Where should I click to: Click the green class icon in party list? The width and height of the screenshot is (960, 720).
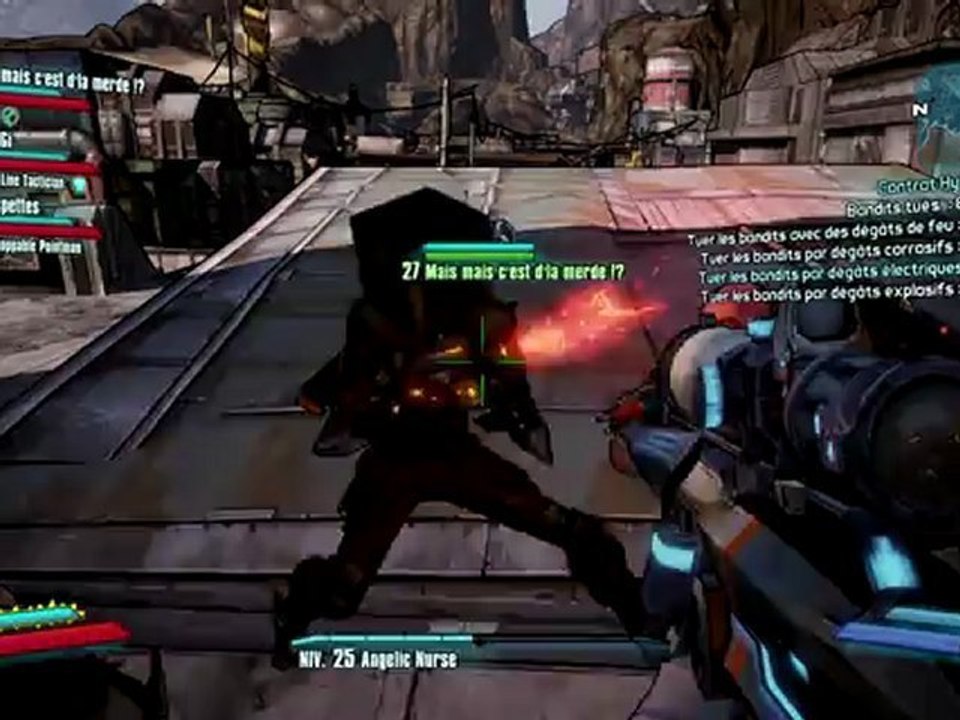[12, 117]
